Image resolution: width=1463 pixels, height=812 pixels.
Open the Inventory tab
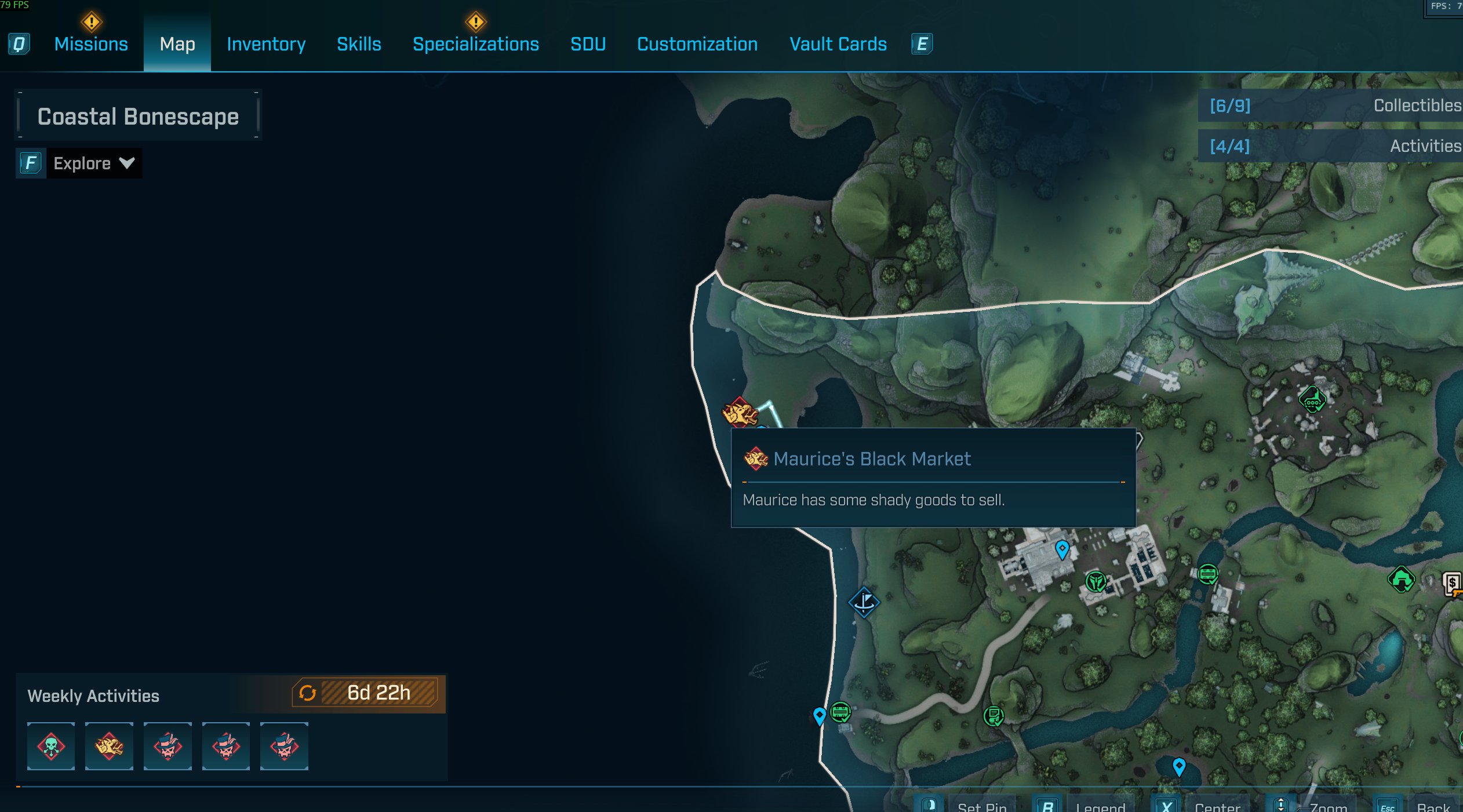(x=266, y=44)
